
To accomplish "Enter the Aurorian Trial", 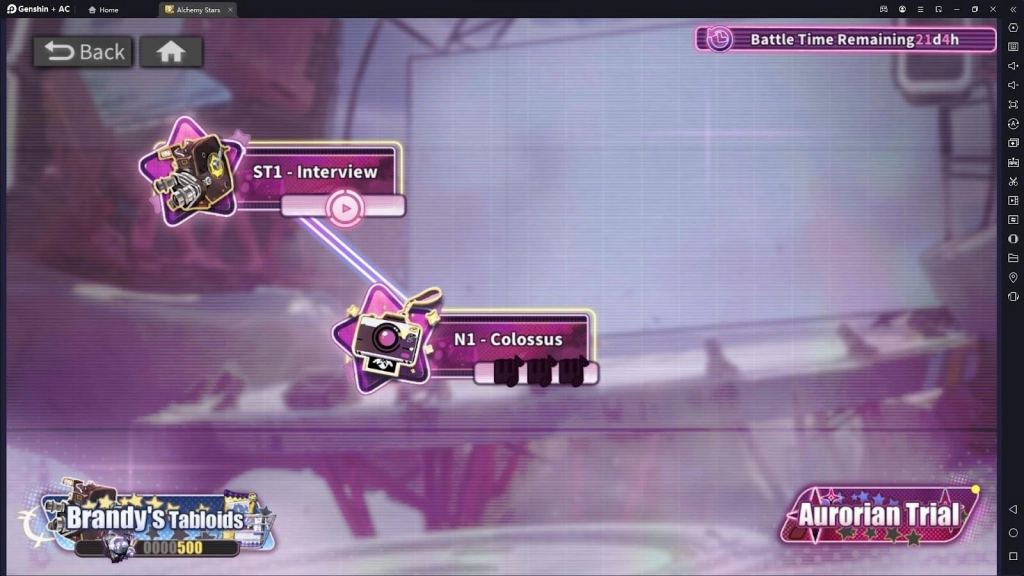I will pos(879,515).
